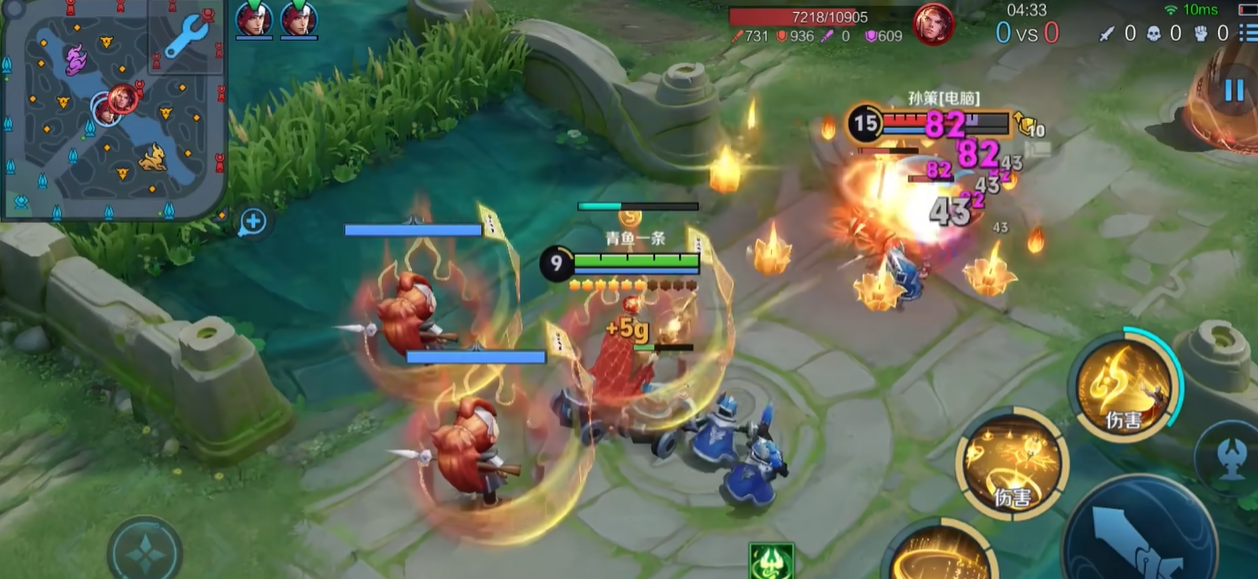Open settings via the blue wrench icon
This screenshot has height=579, width=1258.
(187, 37)
